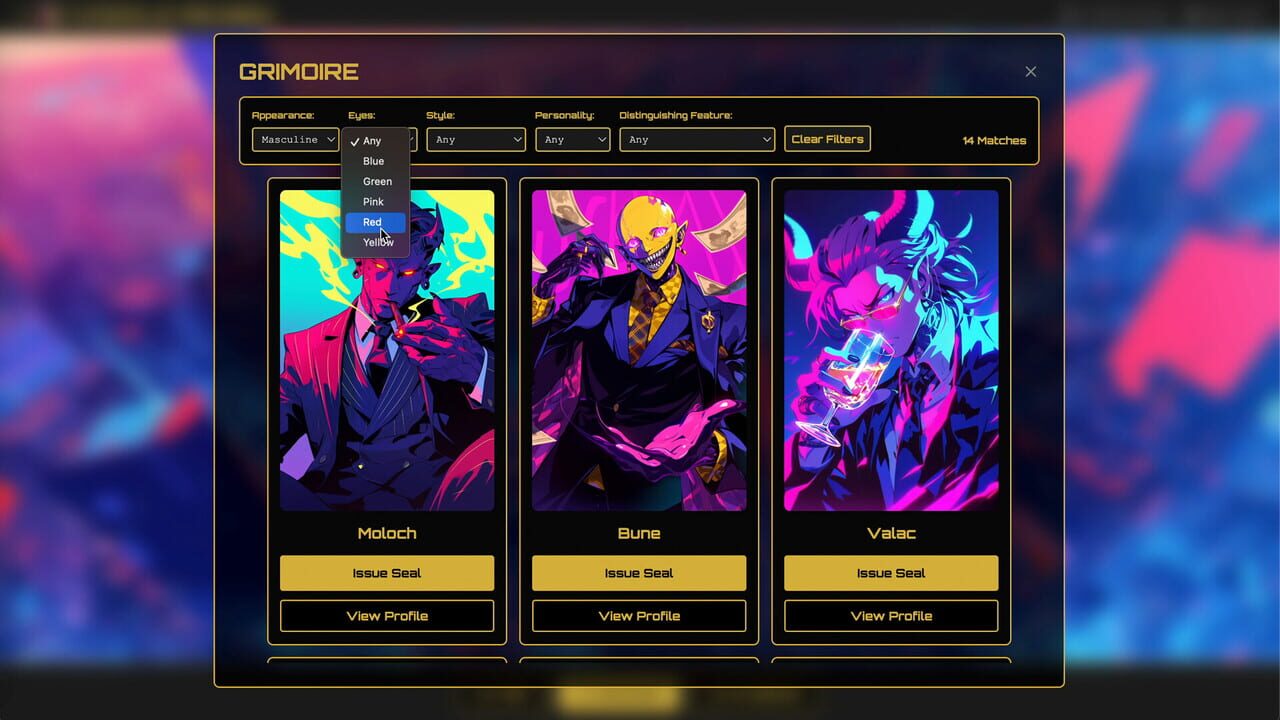Expand the Style filter dropdown

(476, 140)
